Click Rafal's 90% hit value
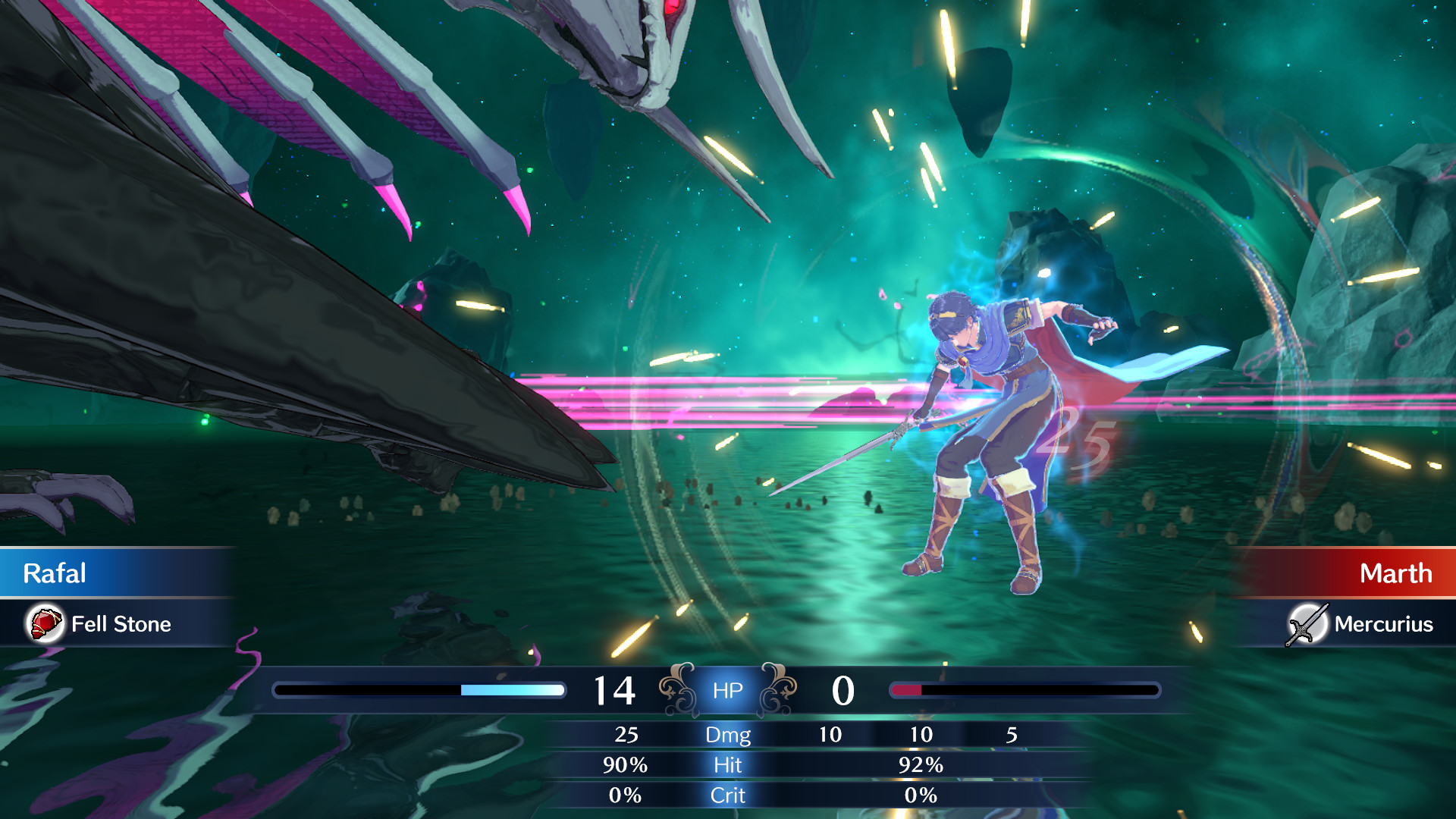This screenshot has height=819, width=1456. coord(626,766)
